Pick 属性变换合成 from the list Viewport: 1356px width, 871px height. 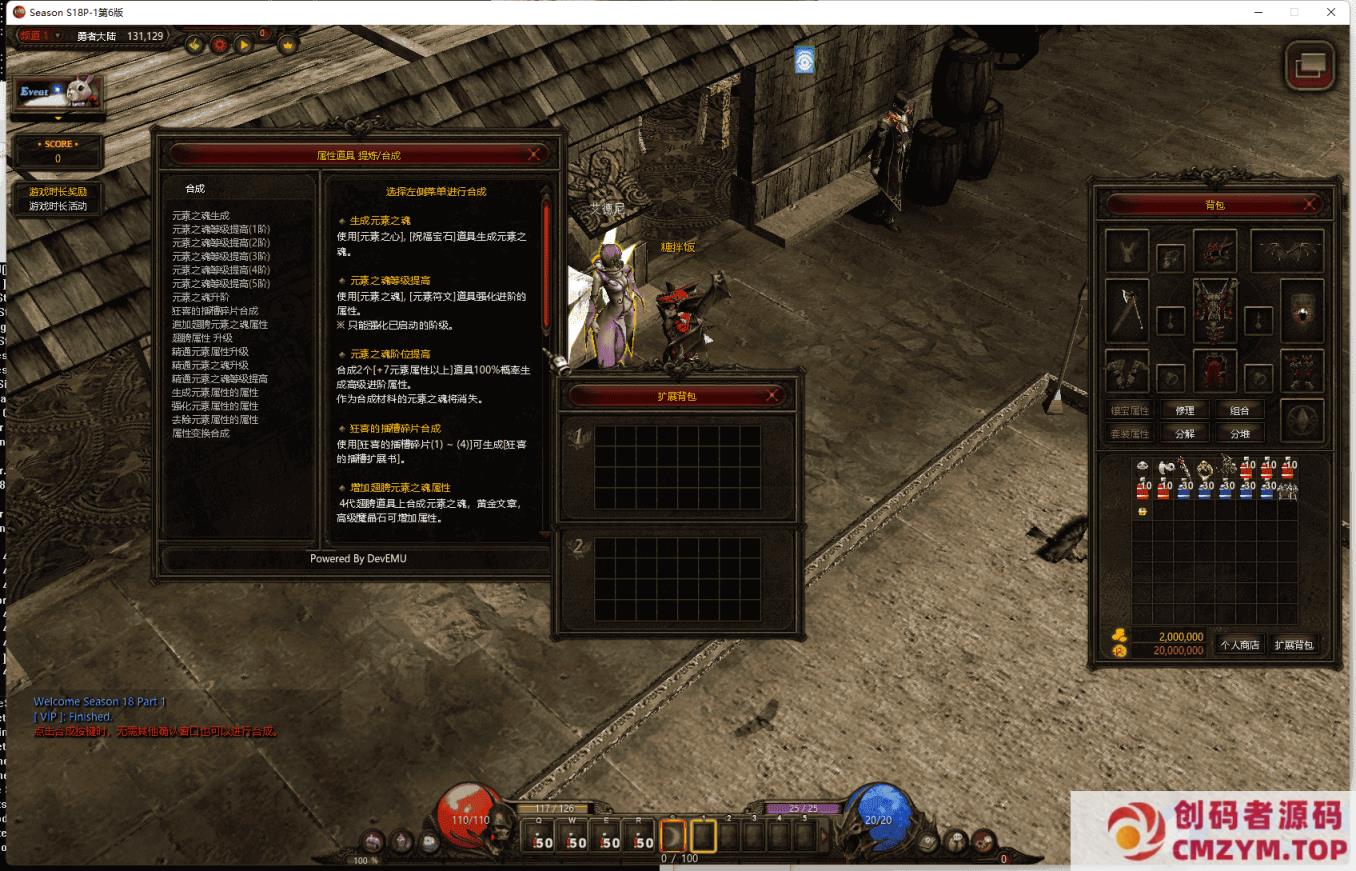[201, 433]
